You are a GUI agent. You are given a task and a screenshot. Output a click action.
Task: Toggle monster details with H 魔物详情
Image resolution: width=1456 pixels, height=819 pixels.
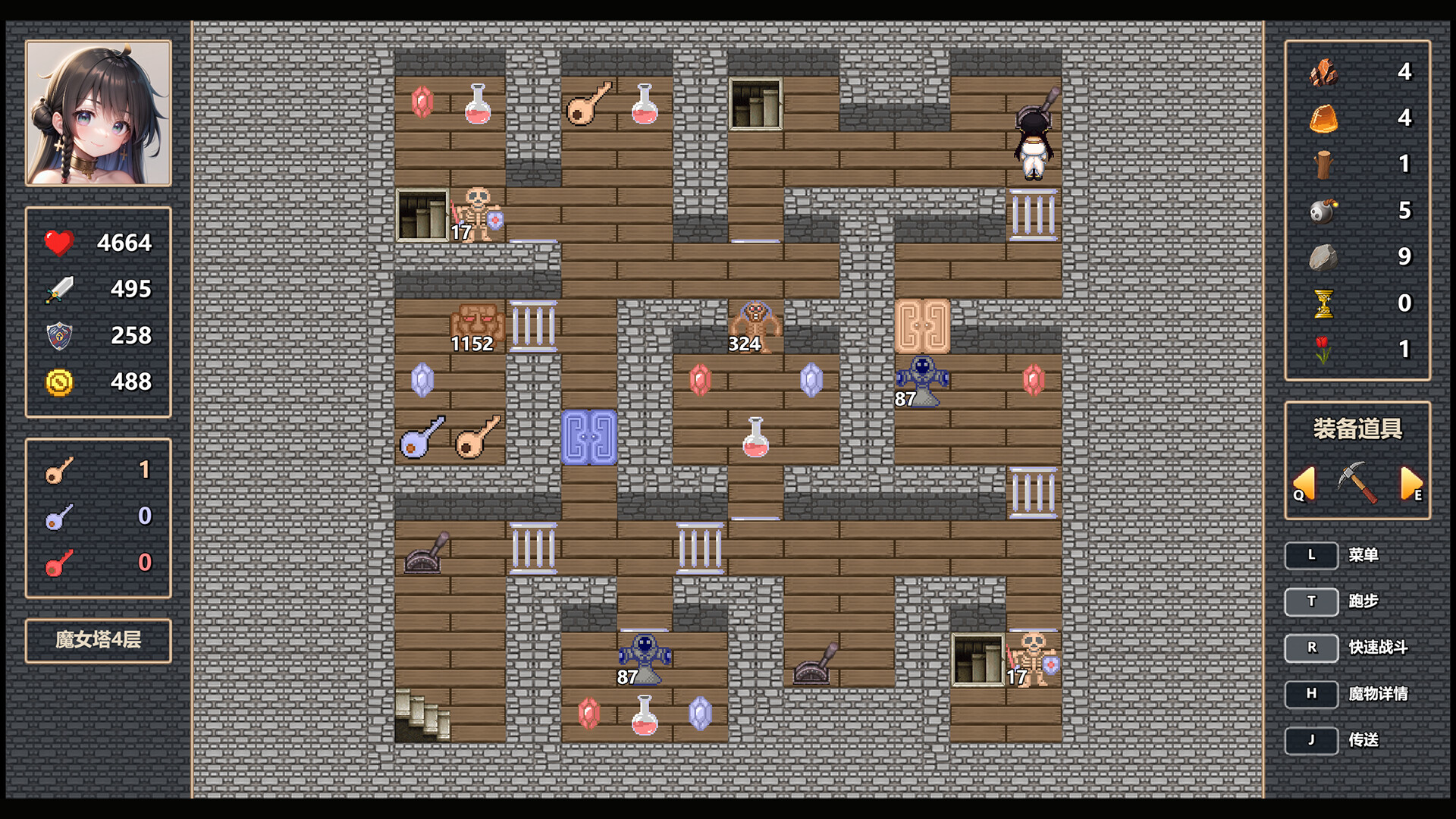(1311, 694)
